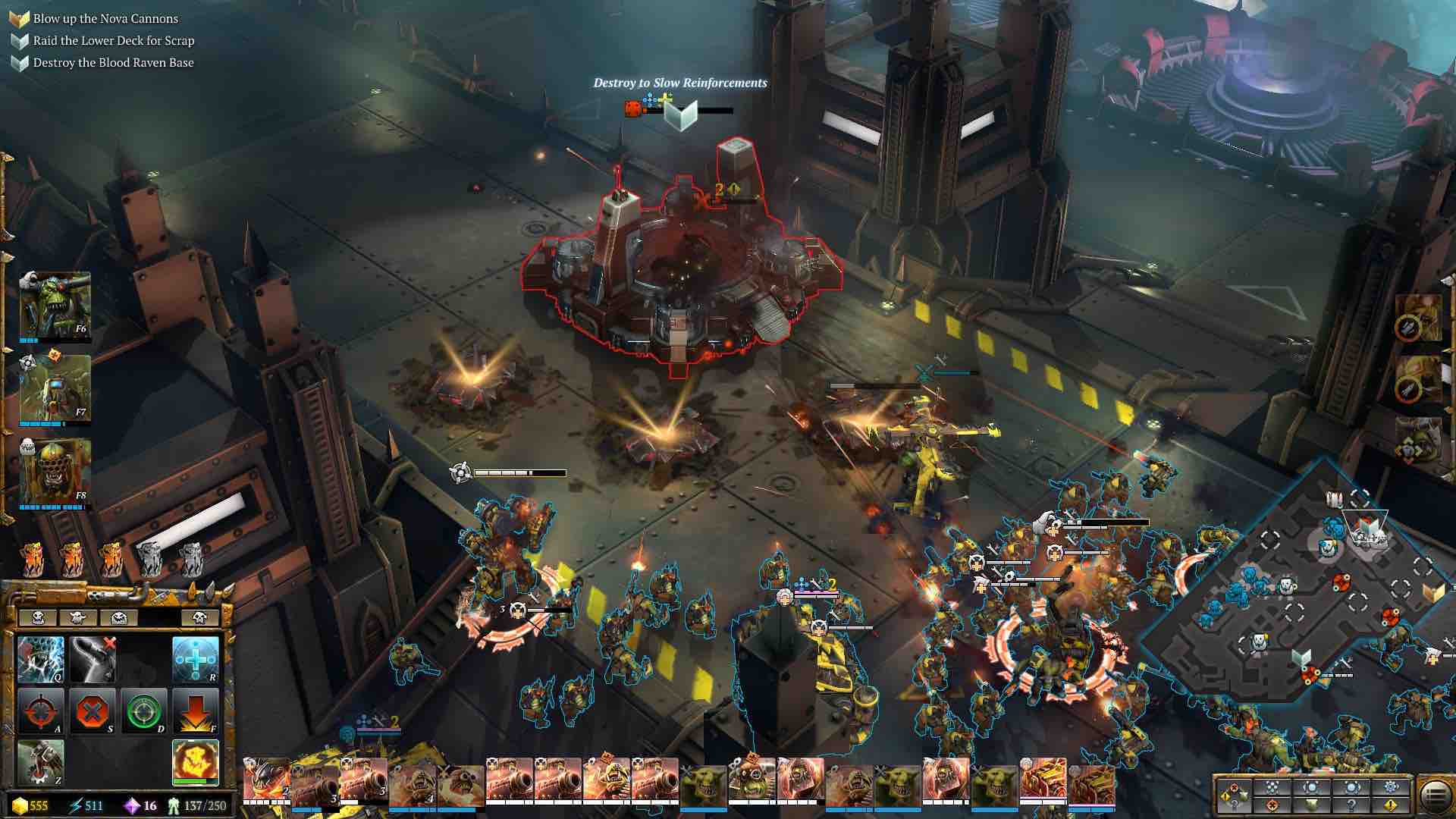Click the Blow up the Nova Cannons objective
Image resolution: width=1456 pixels, height=819 pixels.
coord(105,18)
